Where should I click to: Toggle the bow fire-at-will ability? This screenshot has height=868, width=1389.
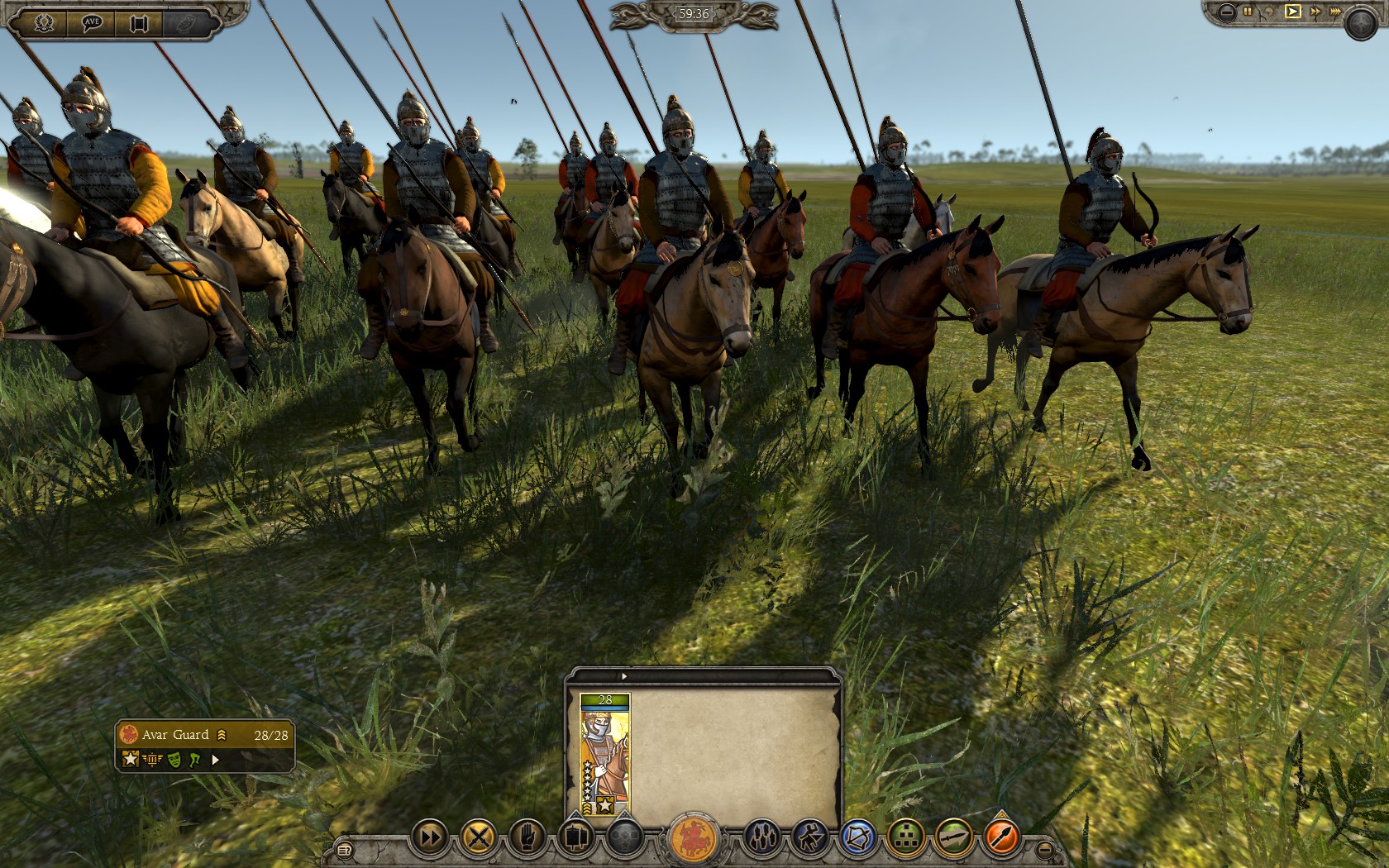coord(857,837)
